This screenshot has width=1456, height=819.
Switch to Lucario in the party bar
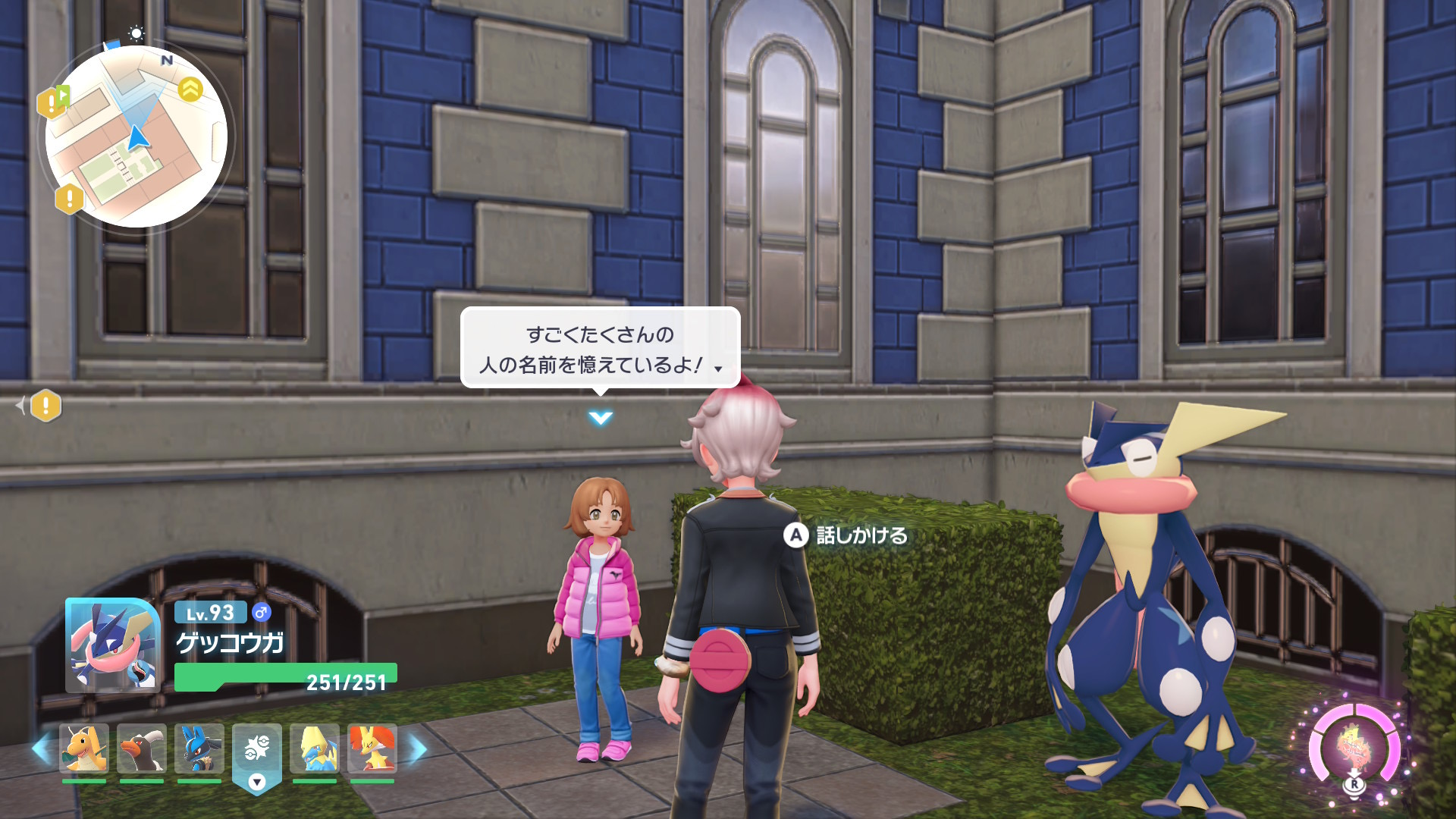[199, 748]
